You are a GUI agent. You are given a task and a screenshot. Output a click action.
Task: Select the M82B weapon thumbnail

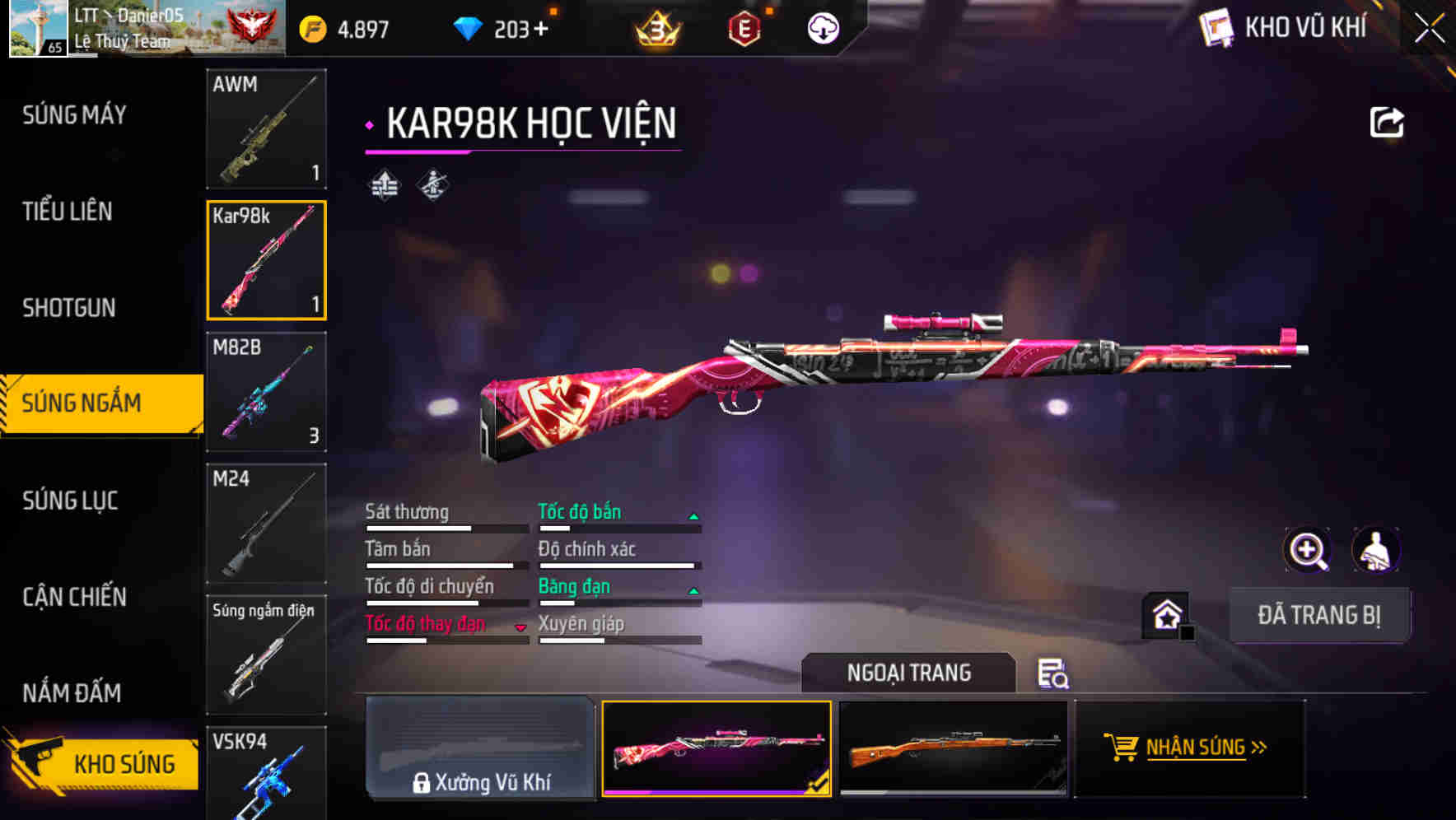tap(266, 393)
